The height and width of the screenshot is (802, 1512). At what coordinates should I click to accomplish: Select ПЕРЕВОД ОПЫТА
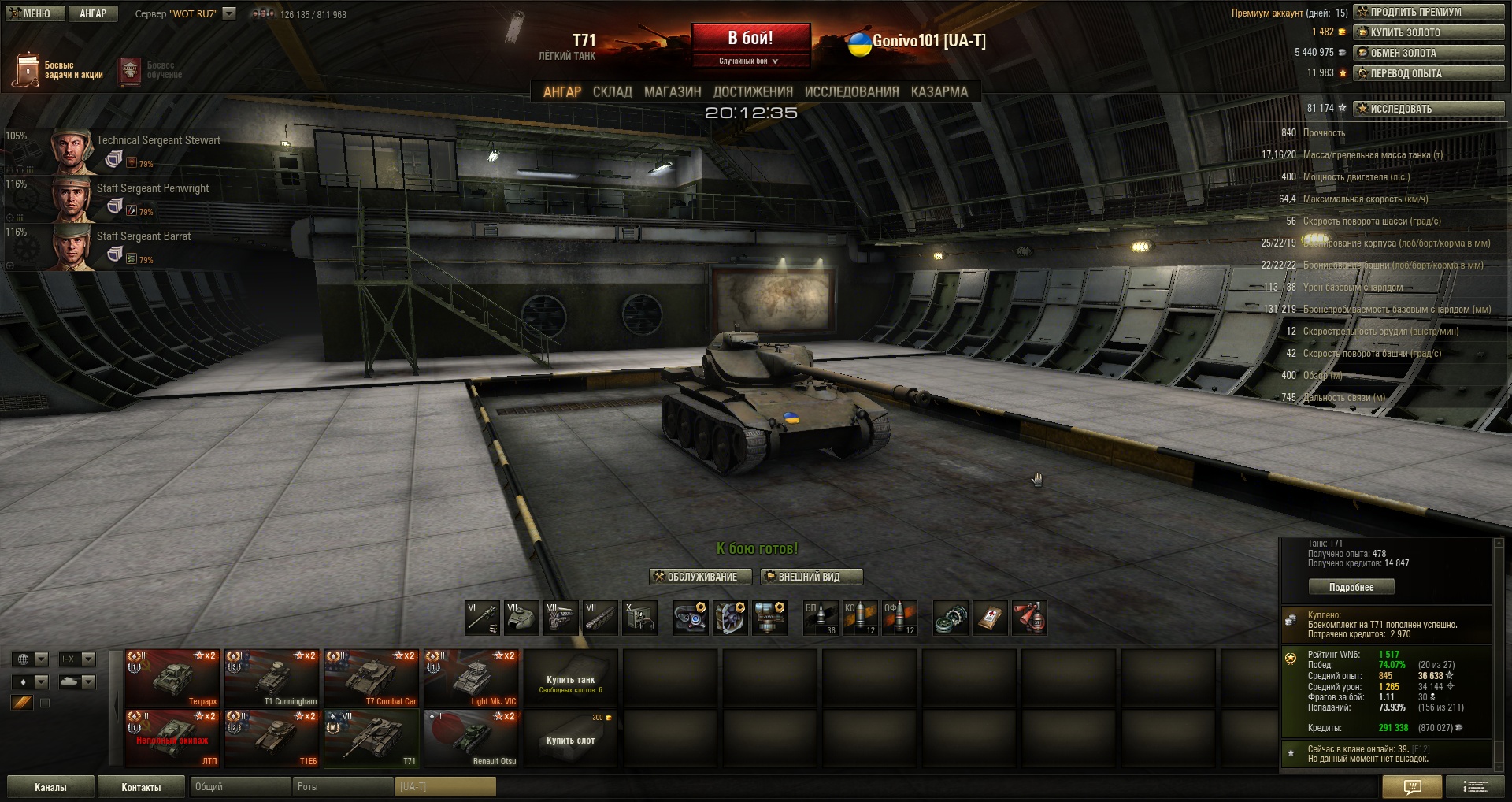tap(1429, 73)
